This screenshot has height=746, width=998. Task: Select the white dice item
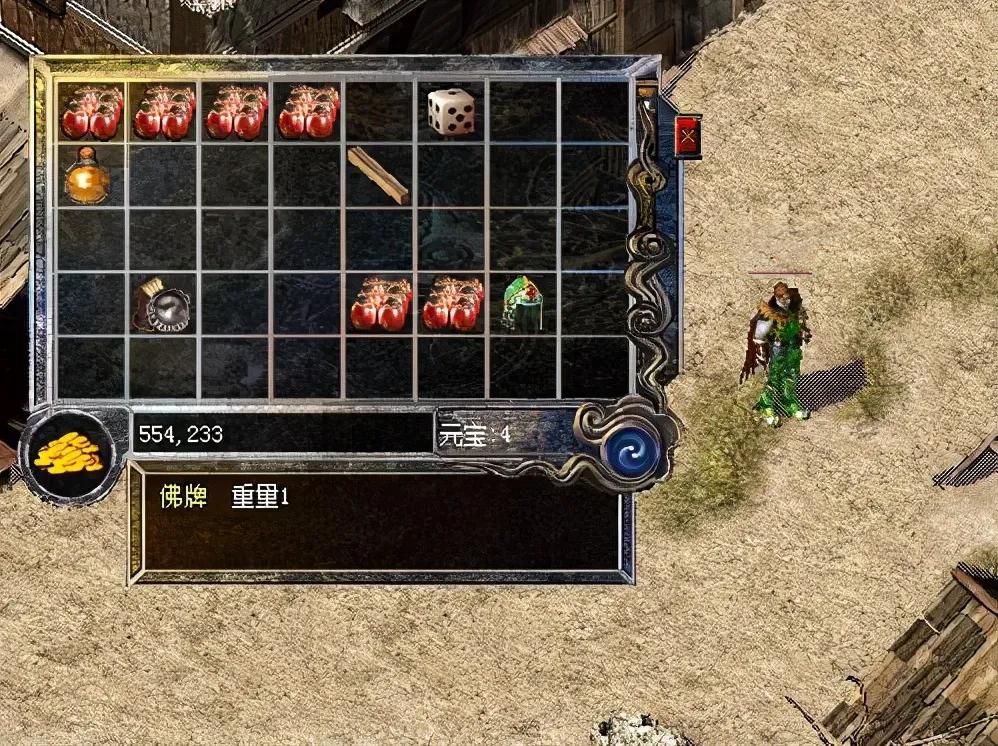click(x=451, y=111)
